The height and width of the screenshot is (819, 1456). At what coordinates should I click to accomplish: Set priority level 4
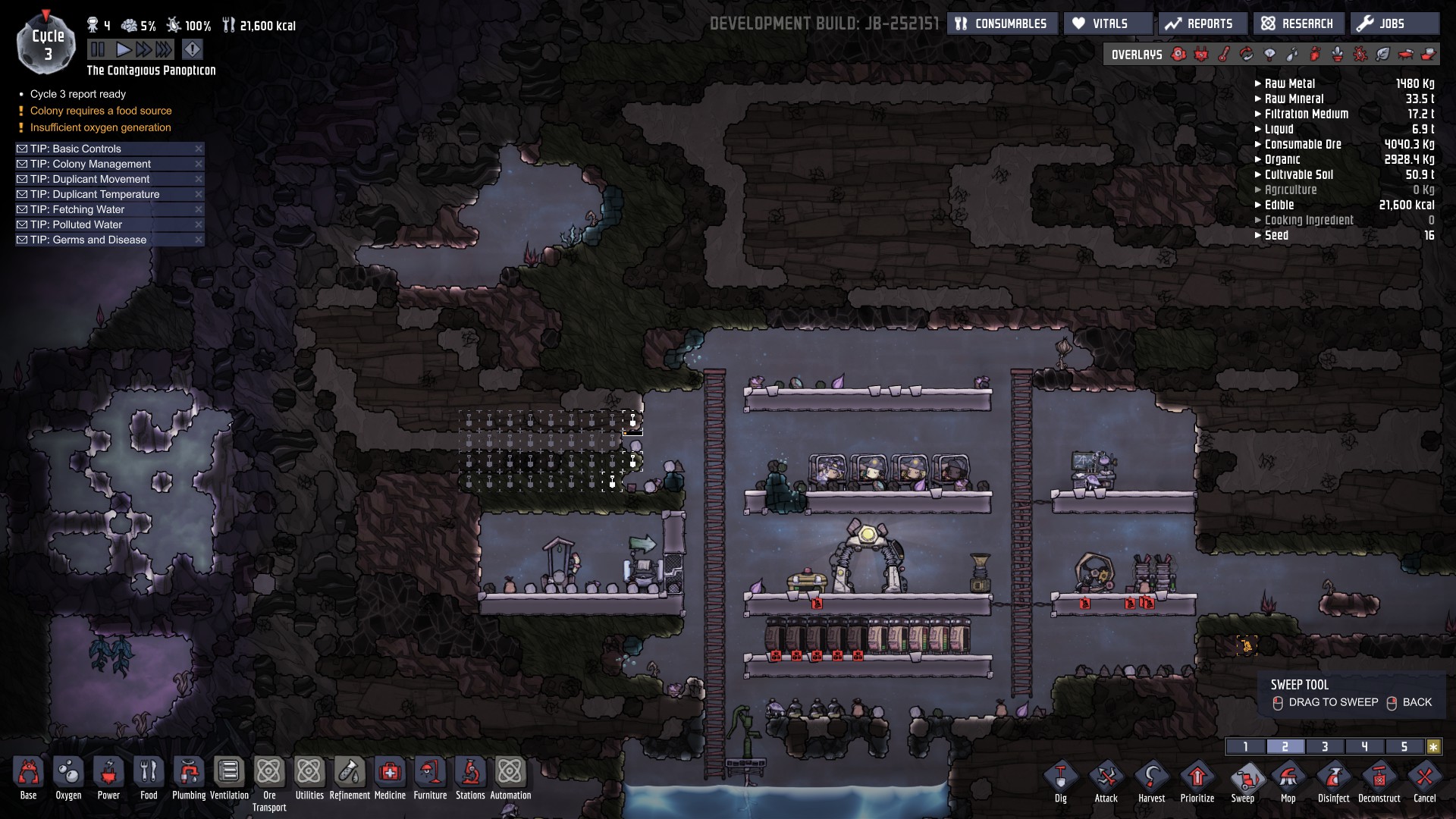pyautogui.click(x=1364, y=747)
